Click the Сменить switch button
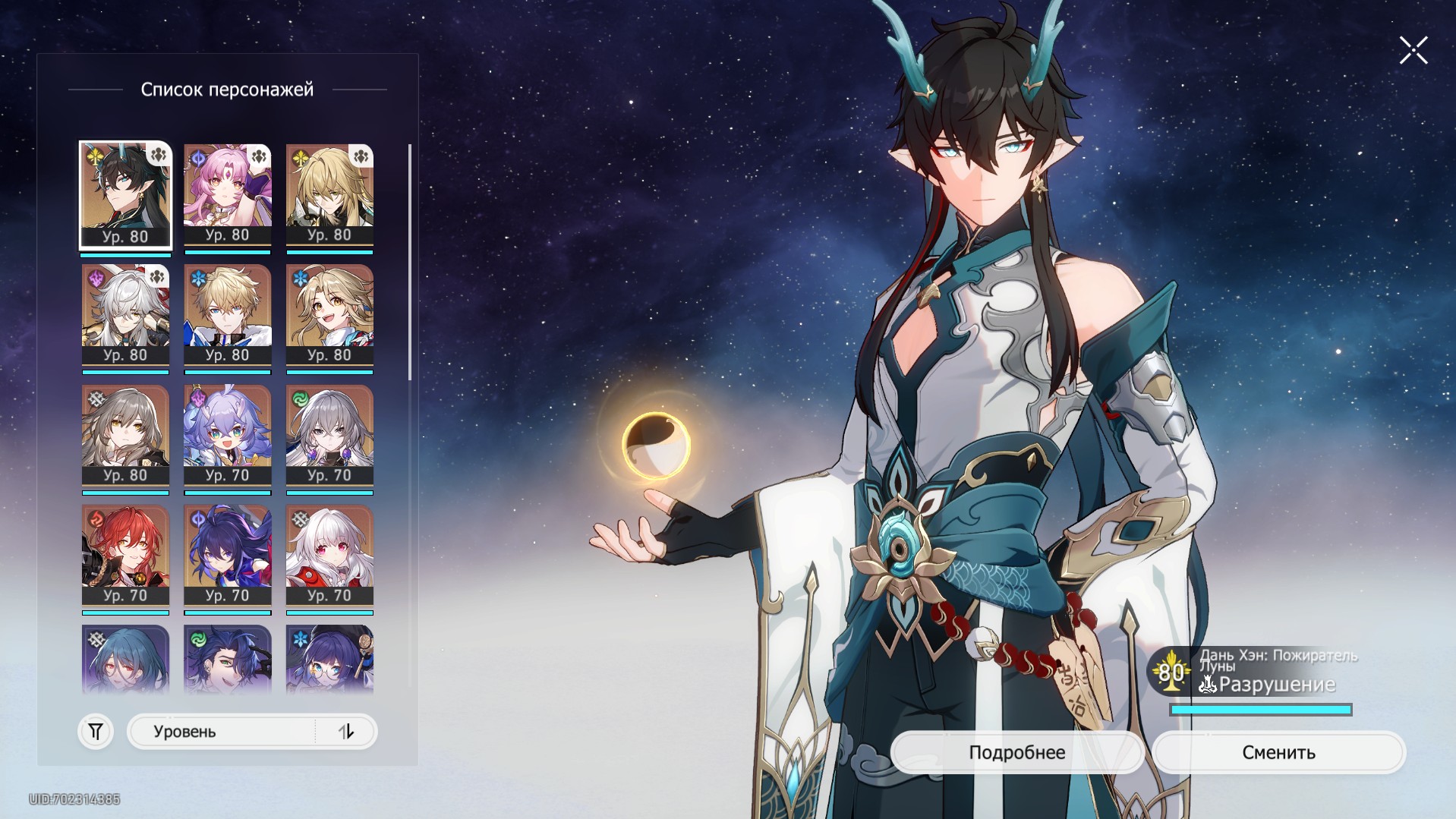Image resolution: width=1456 pixels, height=819 pixels. tap(1278, 752)
